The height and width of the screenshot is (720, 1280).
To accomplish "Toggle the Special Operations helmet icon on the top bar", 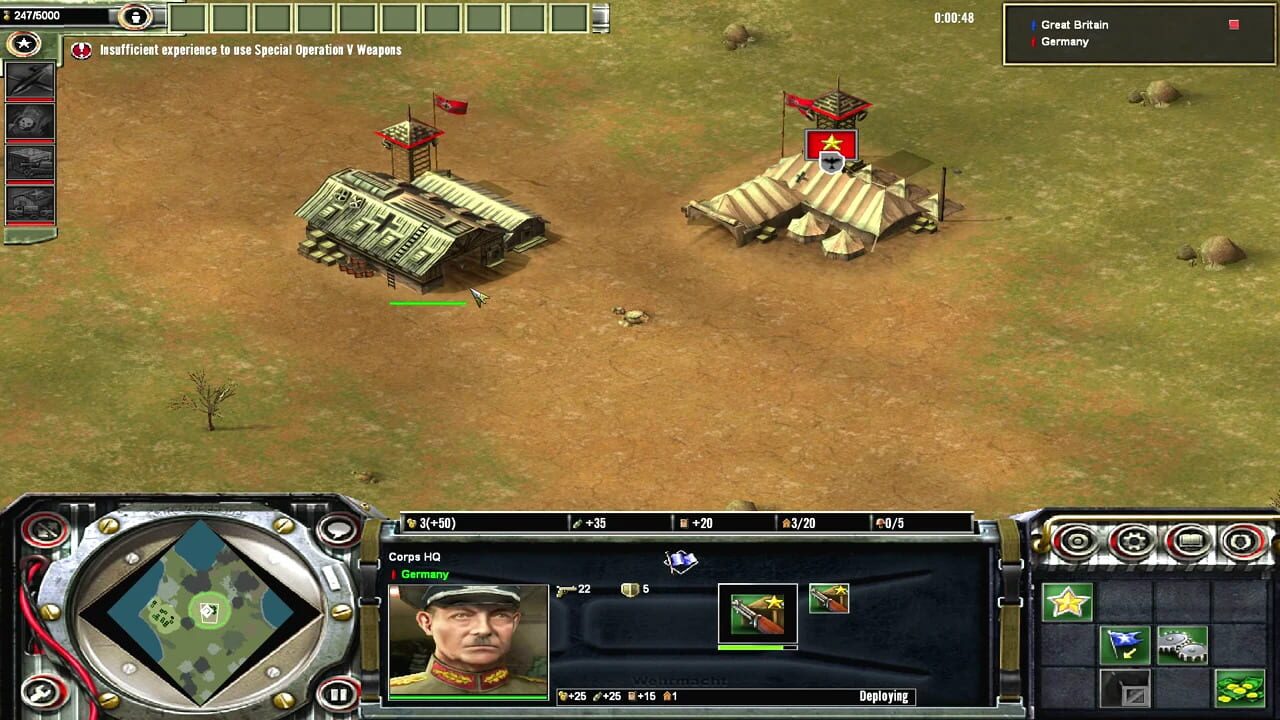I will pos(135,17).
